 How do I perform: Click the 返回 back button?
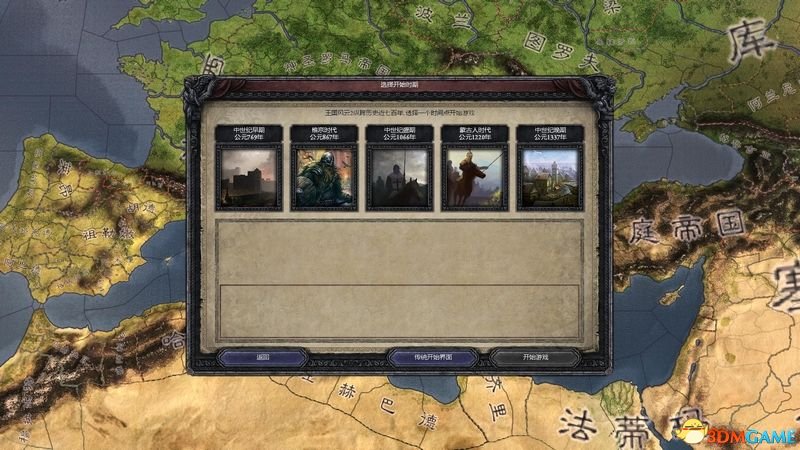[263, 357]
